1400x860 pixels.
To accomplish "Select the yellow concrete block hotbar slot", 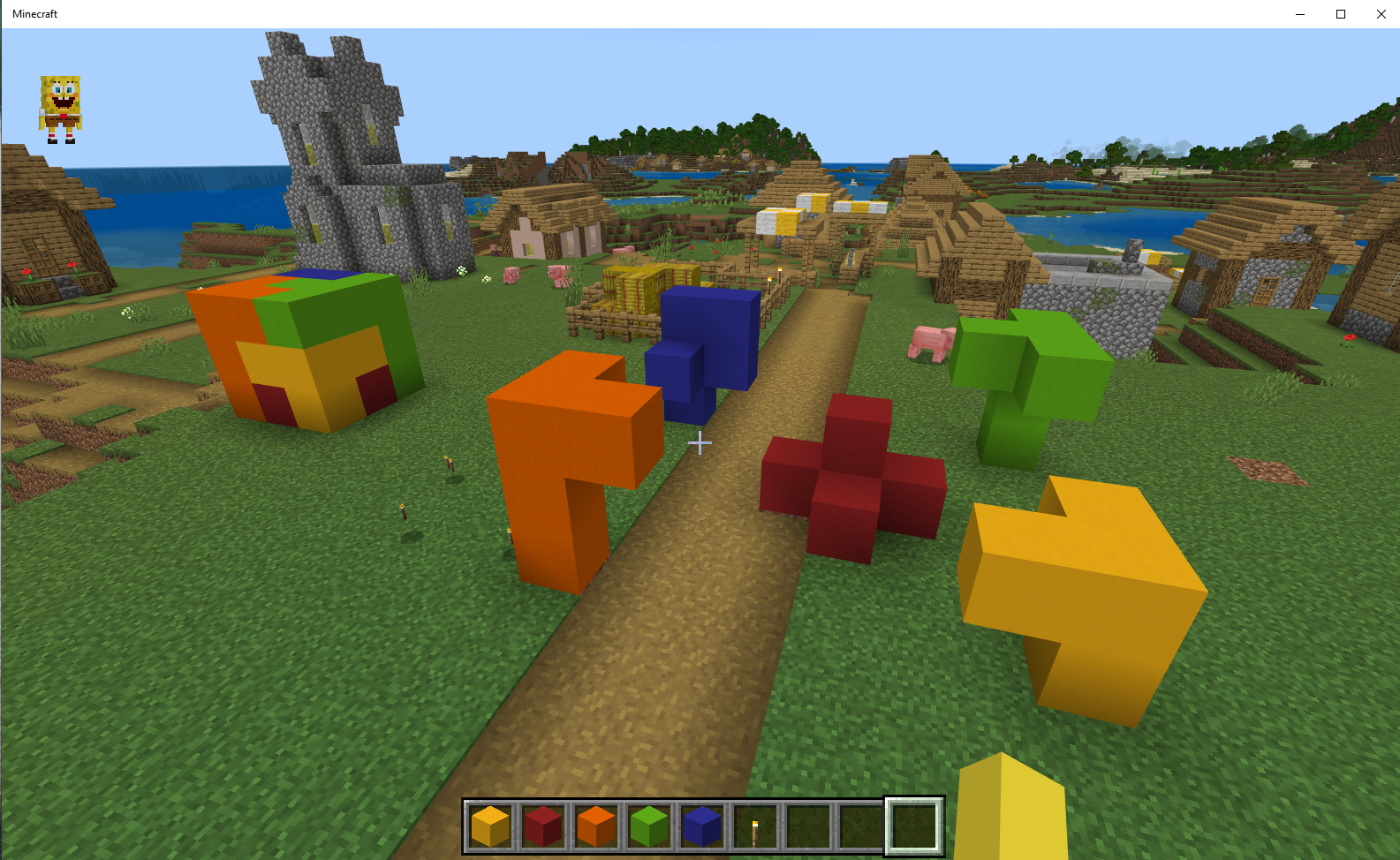I will click(x=490, y=826).
